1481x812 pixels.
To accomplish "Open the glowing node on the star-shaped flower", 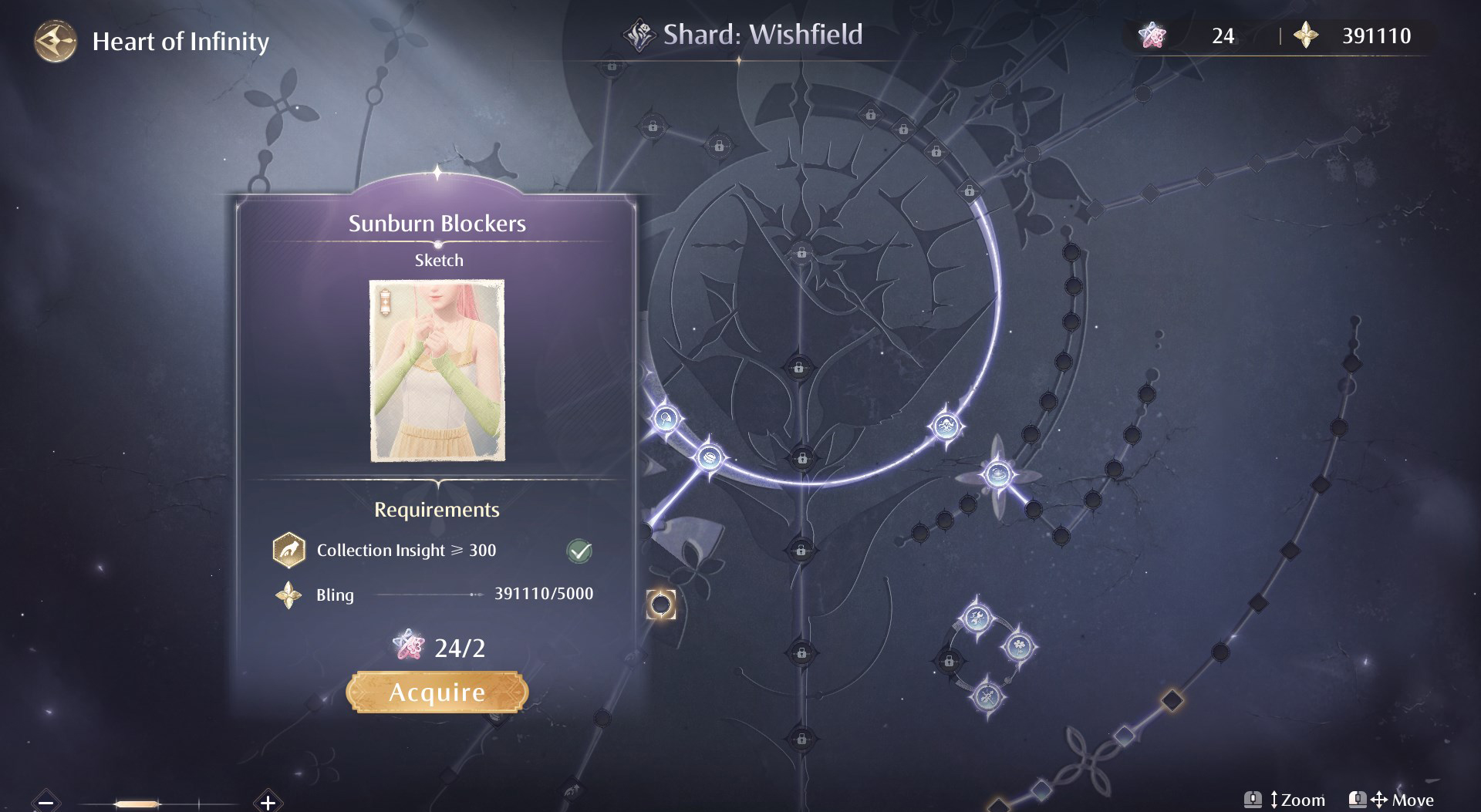I will [x=997, y=473].
